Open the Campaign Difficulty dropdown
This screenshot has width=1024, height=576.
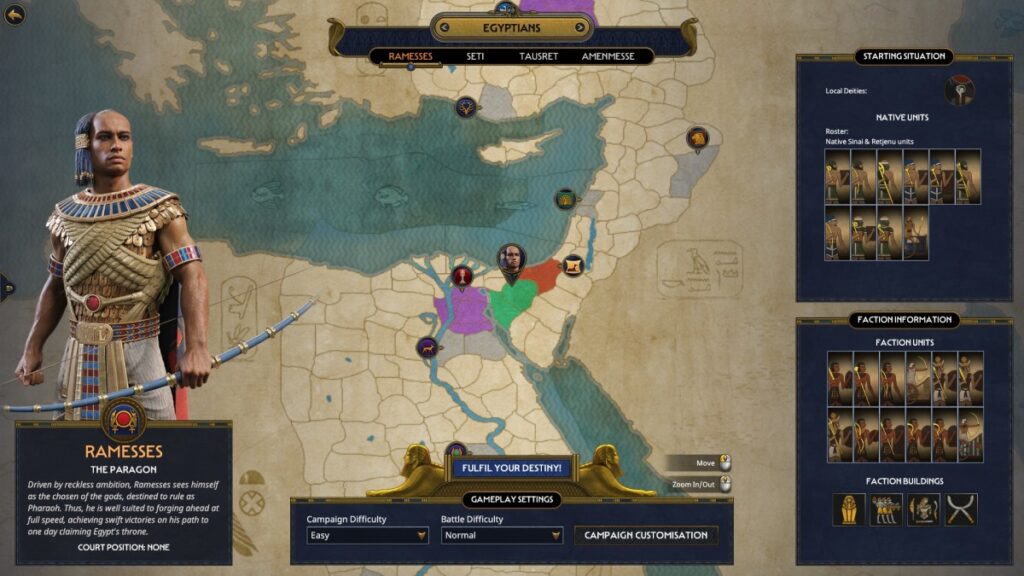(367, 535)
